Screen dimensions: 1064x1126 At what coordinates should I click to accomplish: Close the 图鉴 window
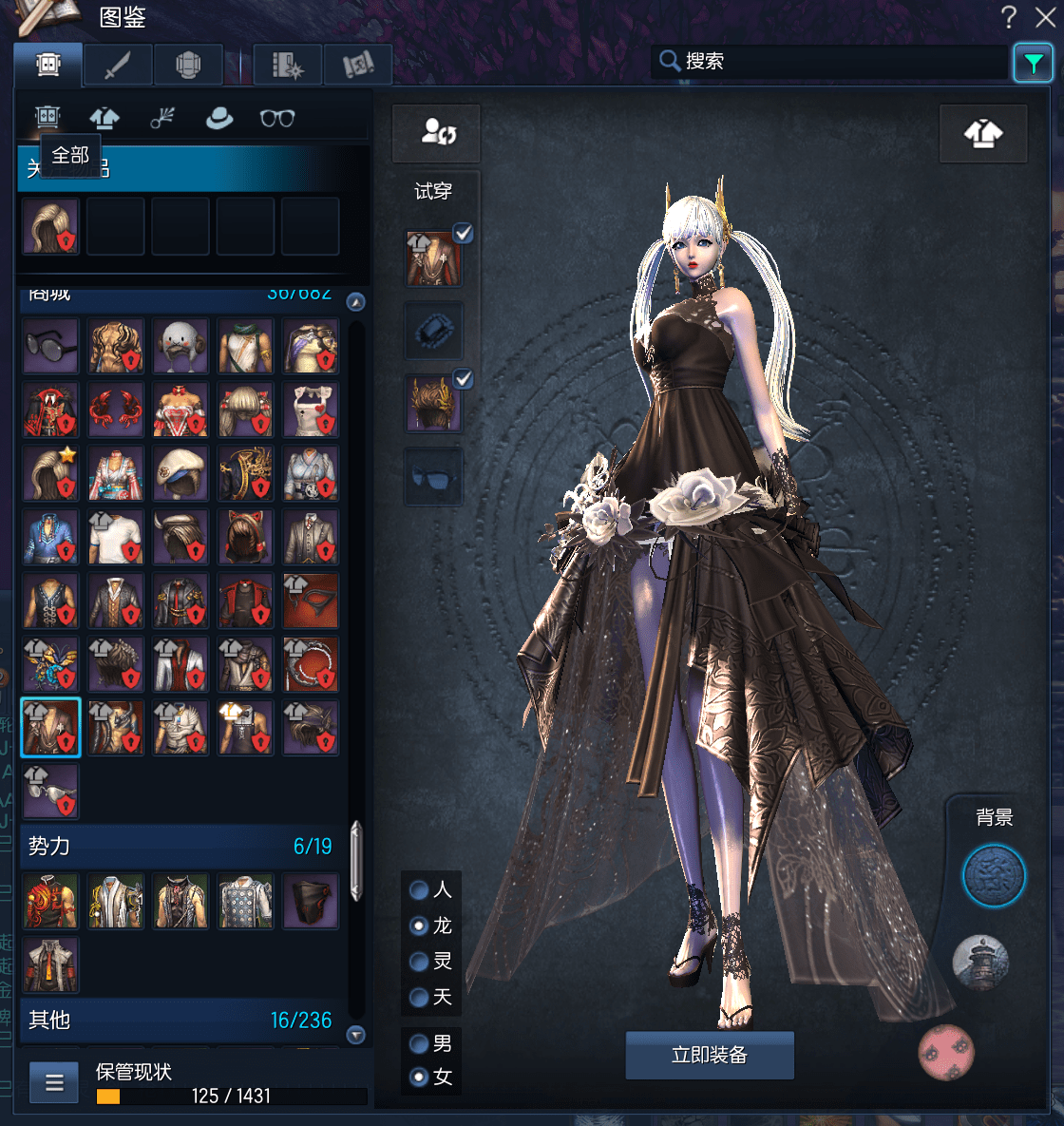click(x=1045, y=17)
